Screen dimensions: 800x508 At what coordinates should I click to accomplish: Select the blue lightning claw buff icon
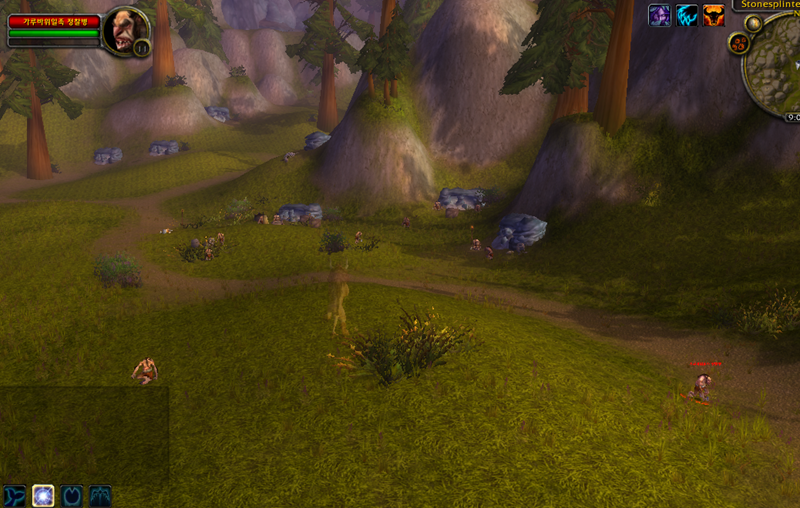686,15
